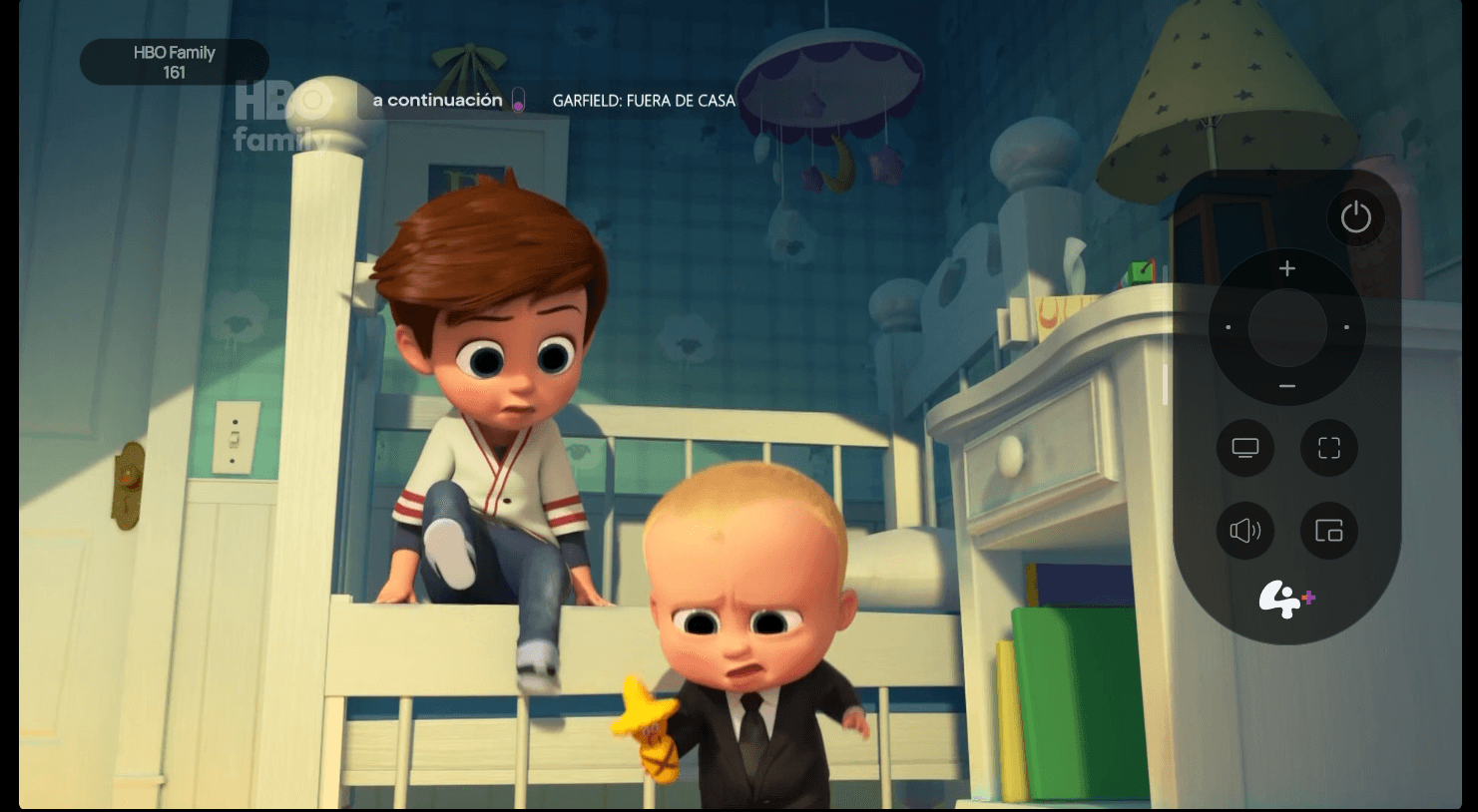This screenshot has width=1478, height=812.
Task: Click the minus button on the circular pad
Action: click(x=1287, y=386)
